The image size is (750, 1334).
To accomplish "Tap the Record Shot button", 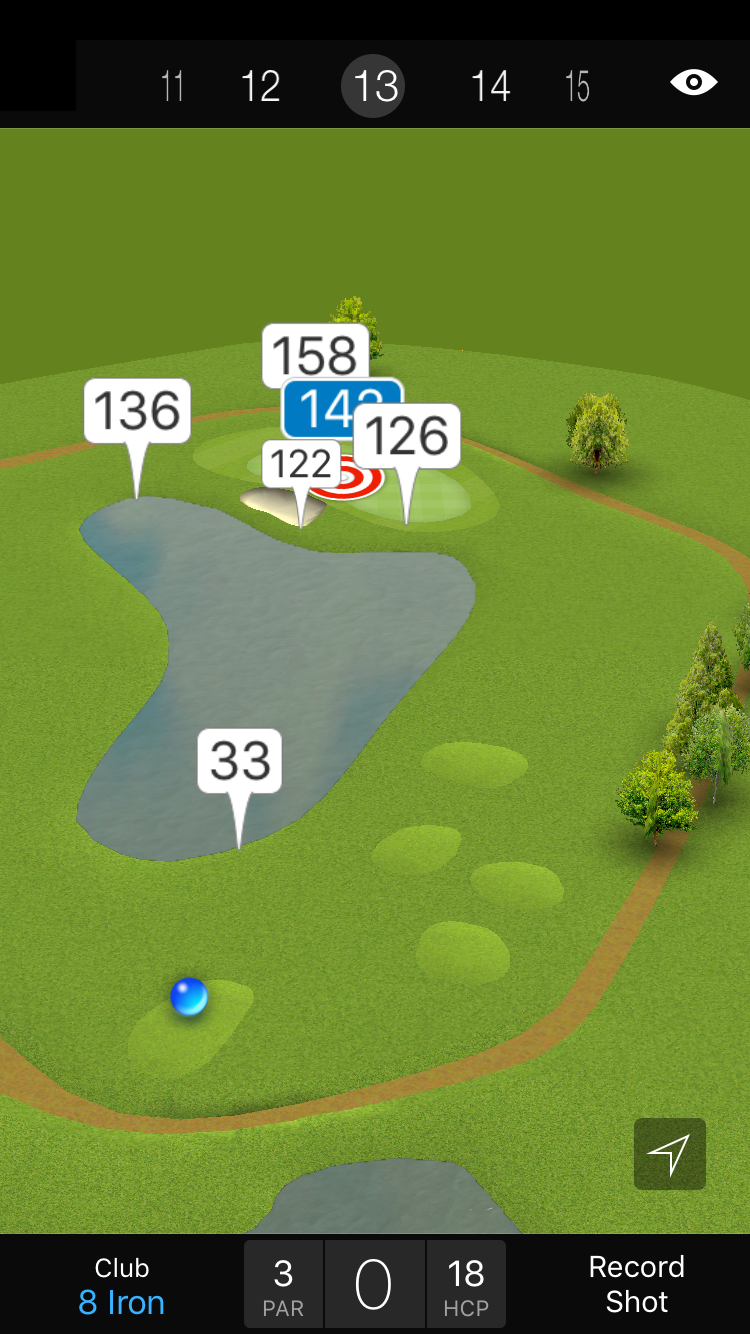I will click(x=636, y=1285).
